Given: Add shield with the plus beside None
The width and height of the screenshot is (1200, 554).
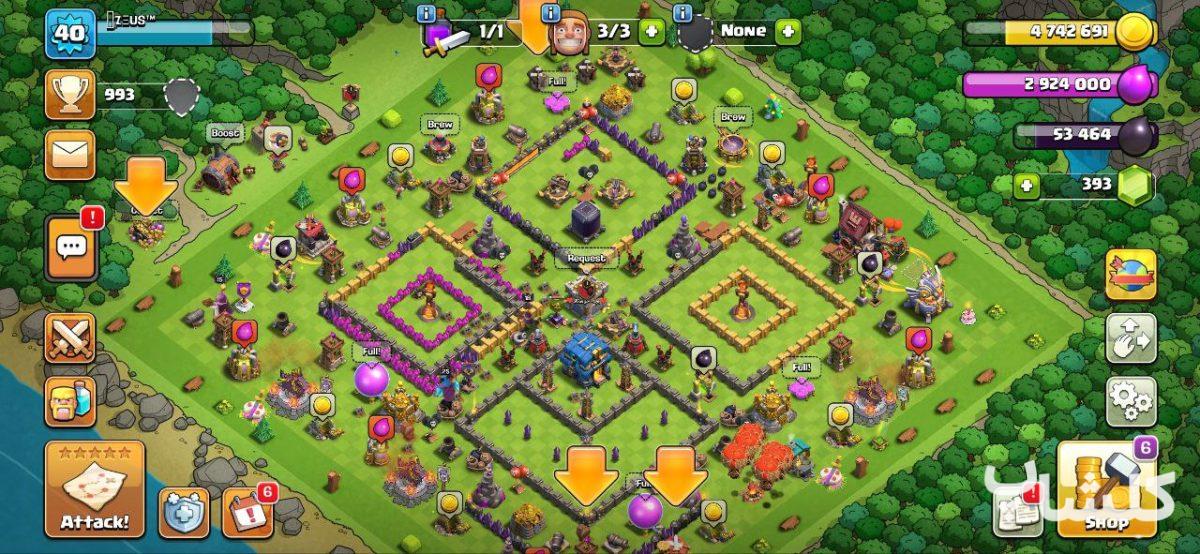Looking at the screenshot, I should coord(788,32).
